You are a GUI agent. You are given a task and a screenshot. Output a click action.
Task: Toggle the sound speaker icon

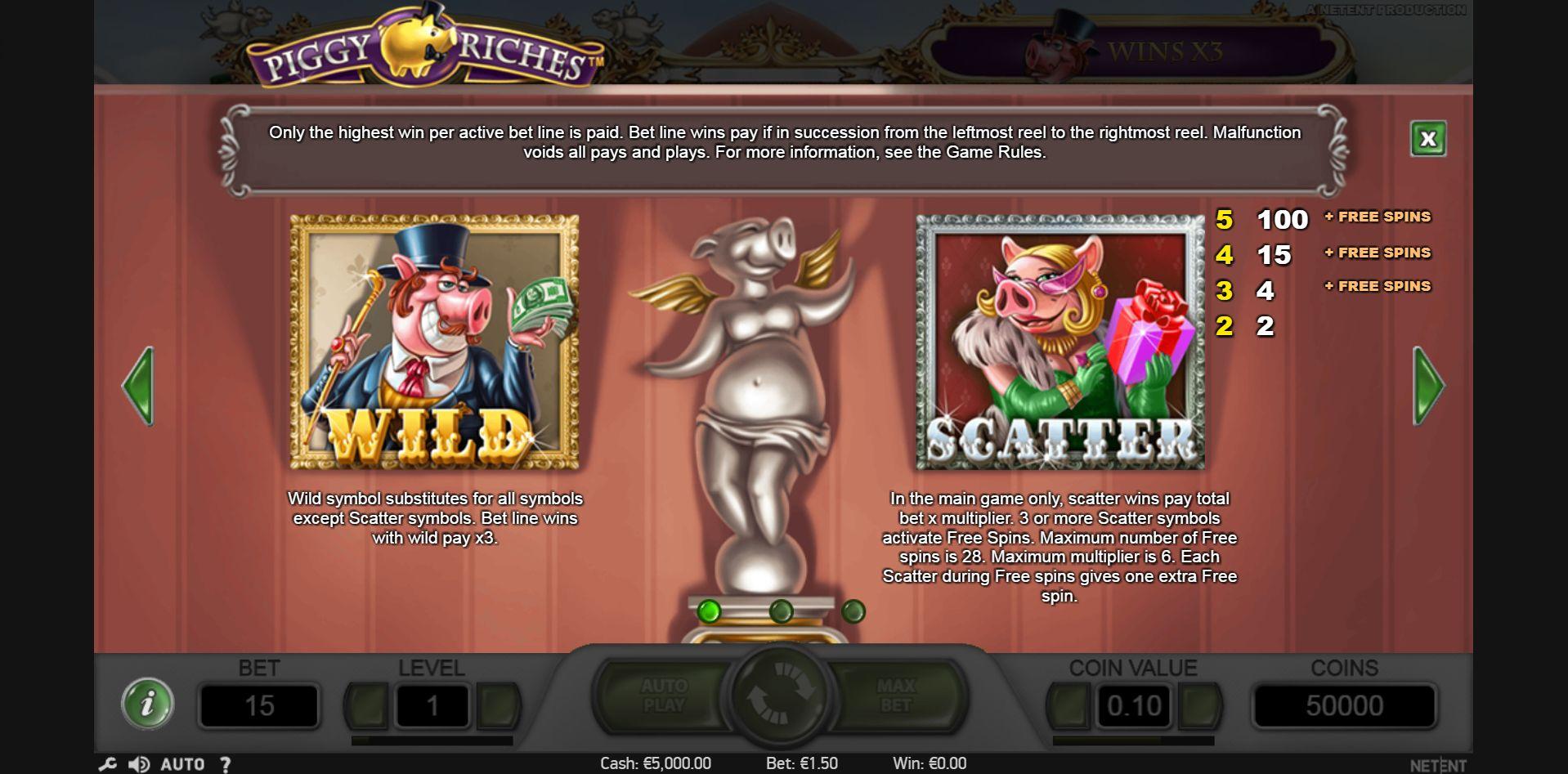[138, 764]
